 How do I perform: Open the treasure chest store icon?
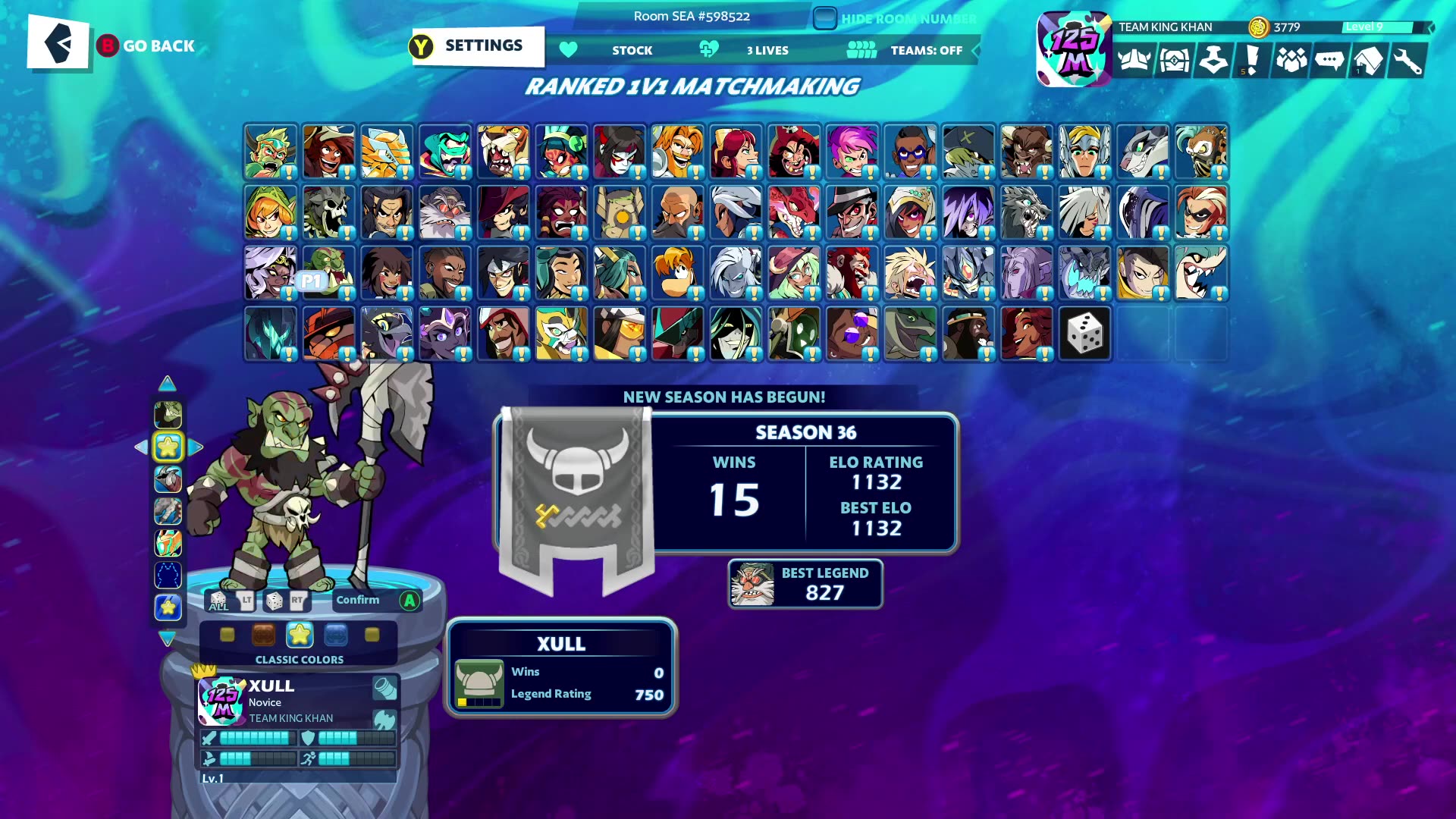click(1173, 61)
